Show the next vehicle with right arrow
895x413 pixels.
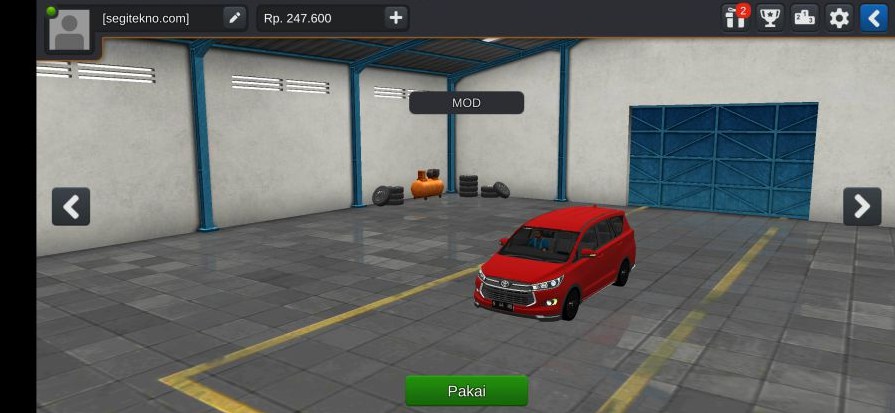(862, 207)
